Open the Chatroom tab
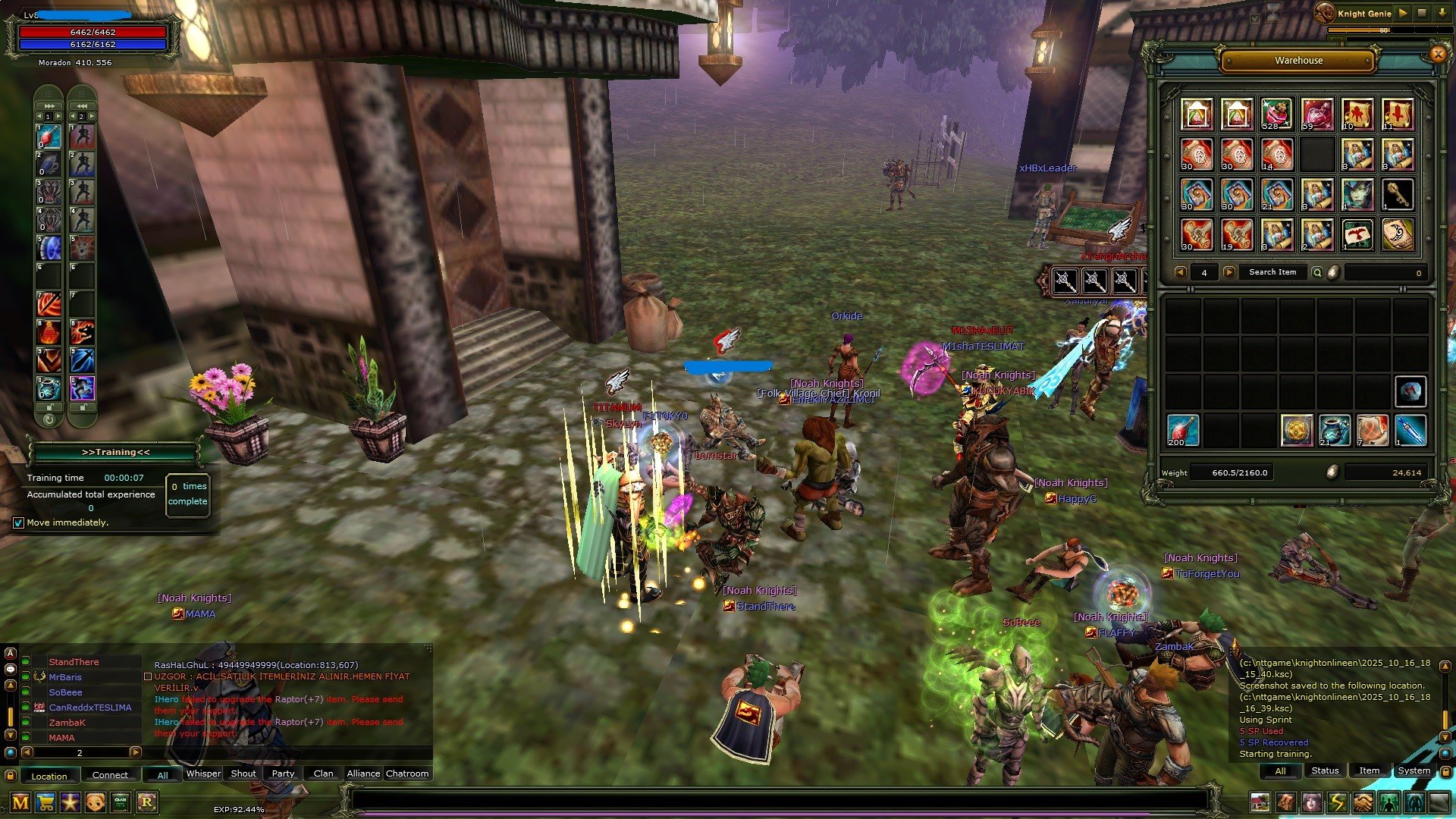Screen dimensions: 1456x819 pyautogui.click(x=407, y=773)
